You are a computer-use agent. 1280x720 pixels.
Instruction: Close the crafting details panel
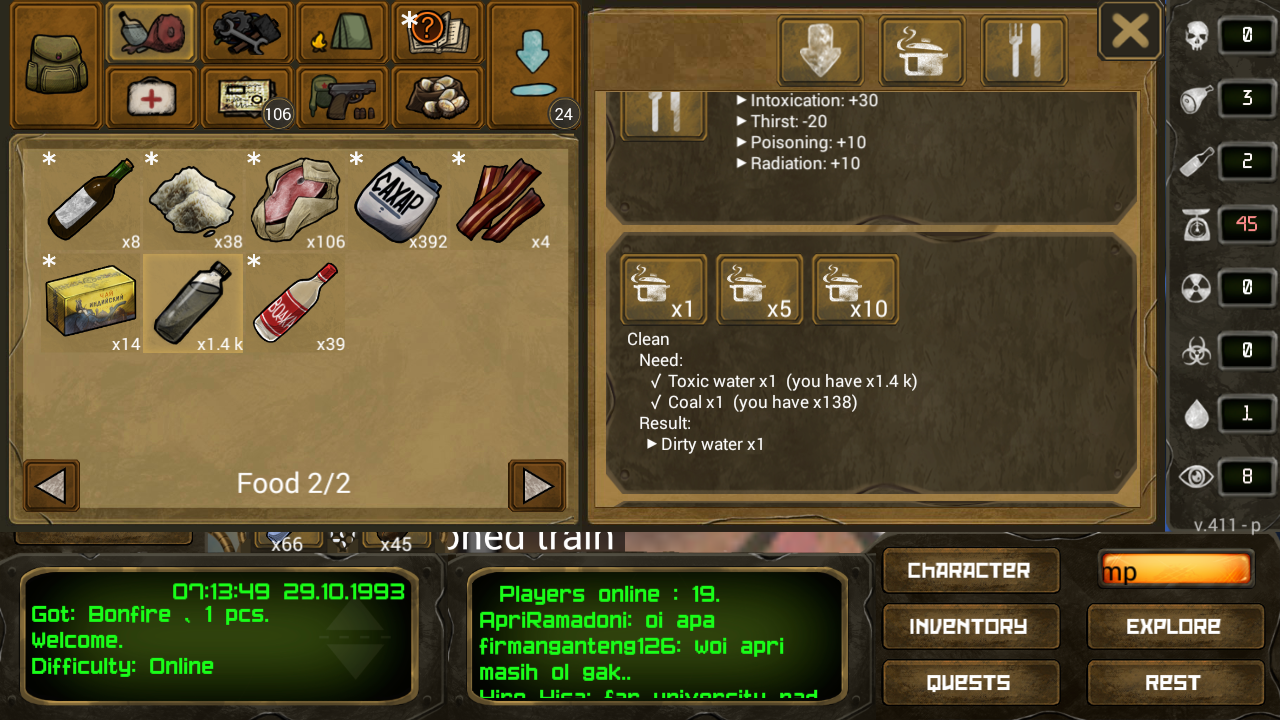[x=1130, y=31]
